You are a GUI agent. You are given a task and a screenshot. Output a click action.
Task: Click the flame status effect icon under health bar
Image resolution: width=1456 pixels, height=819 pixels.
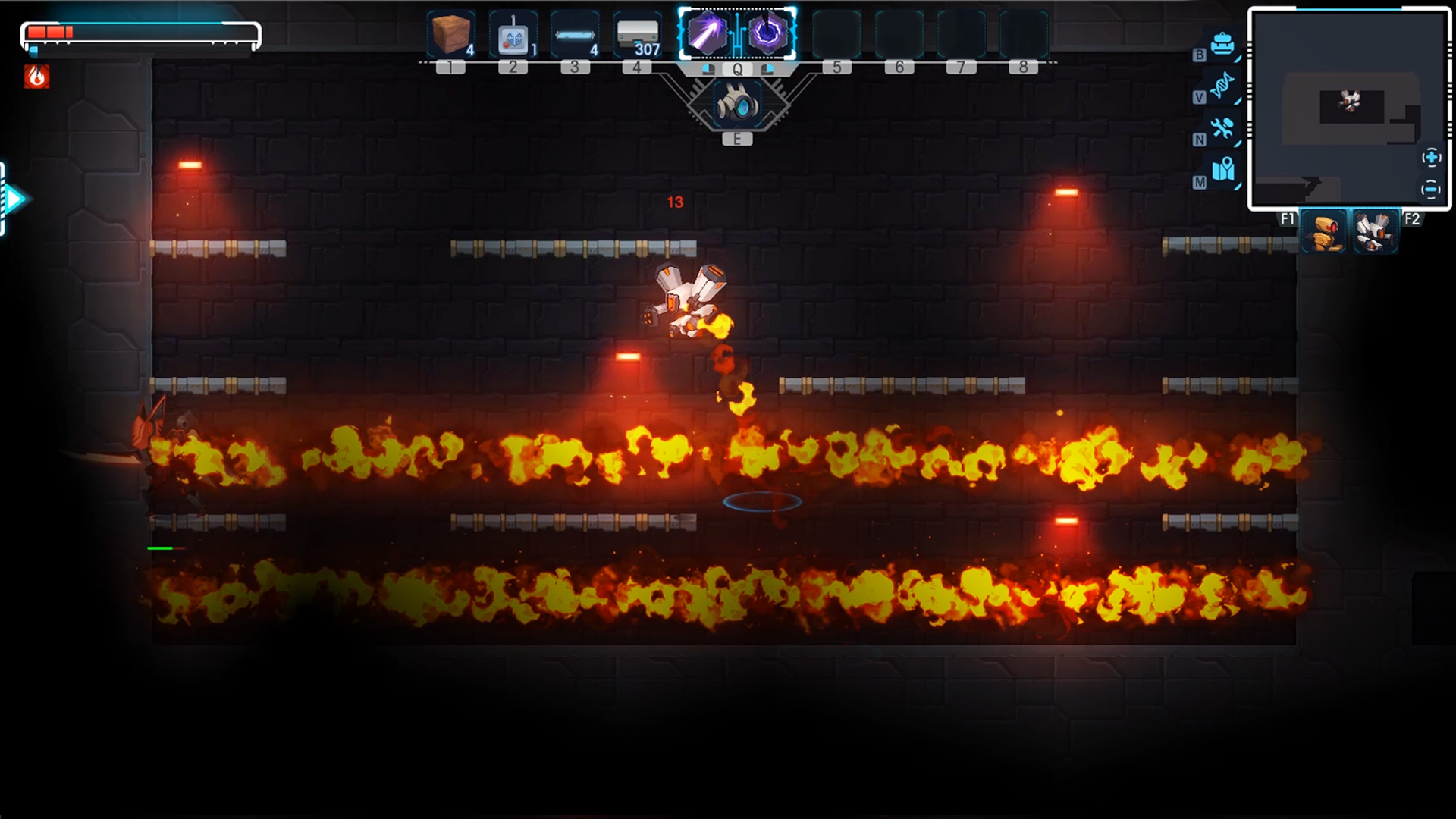(36, 76)
